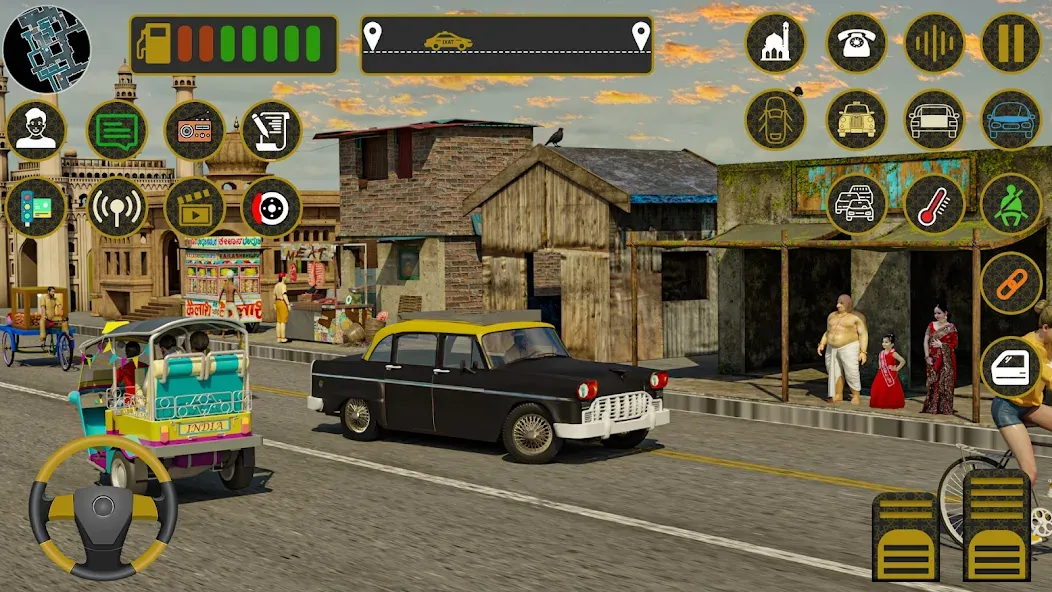
Task: Open the clapperboard video icon
Action: (x=194, y=207)
